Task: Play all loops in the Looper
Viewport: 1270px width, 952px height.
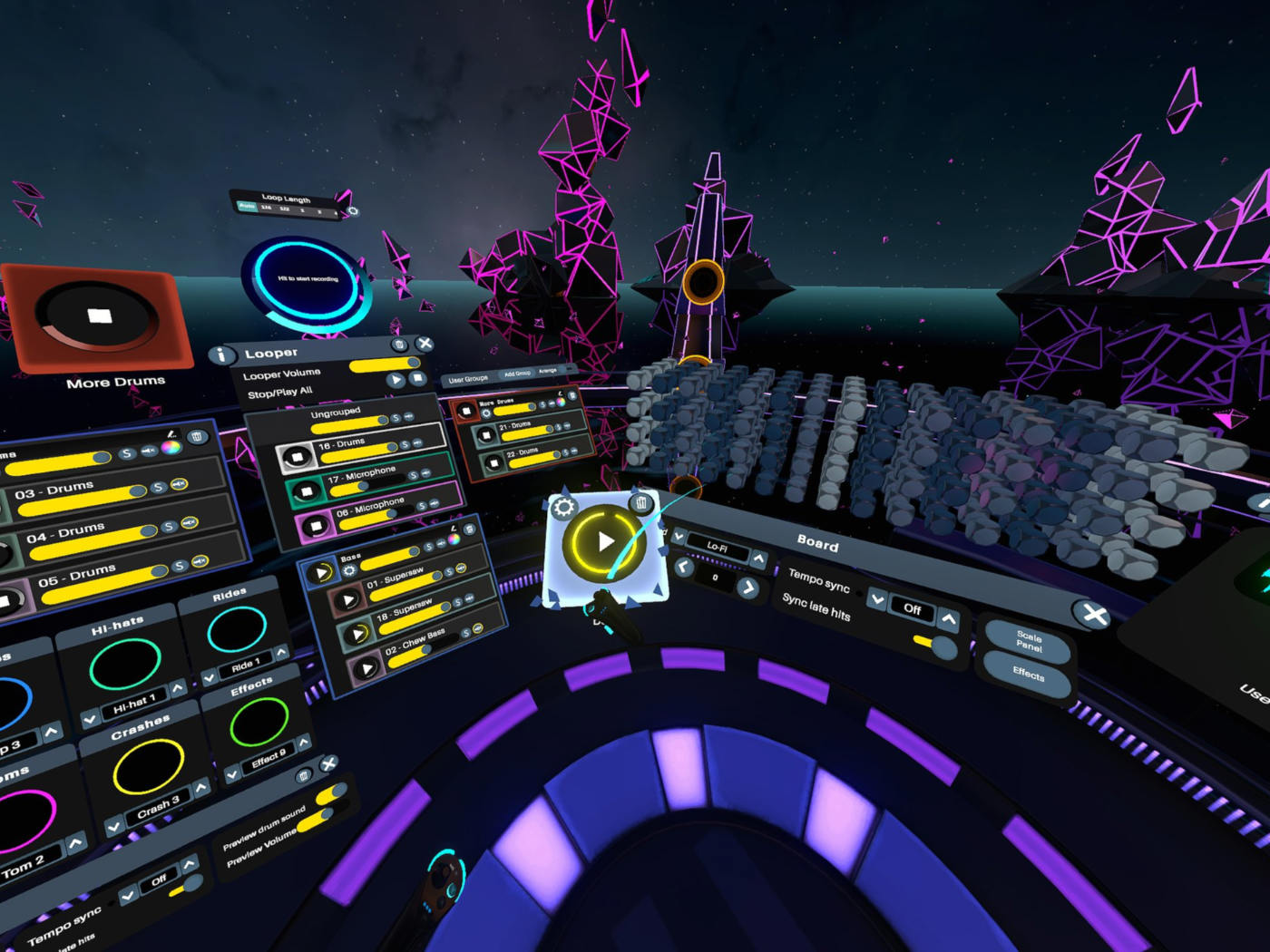Action: click(x=396, y=381)
